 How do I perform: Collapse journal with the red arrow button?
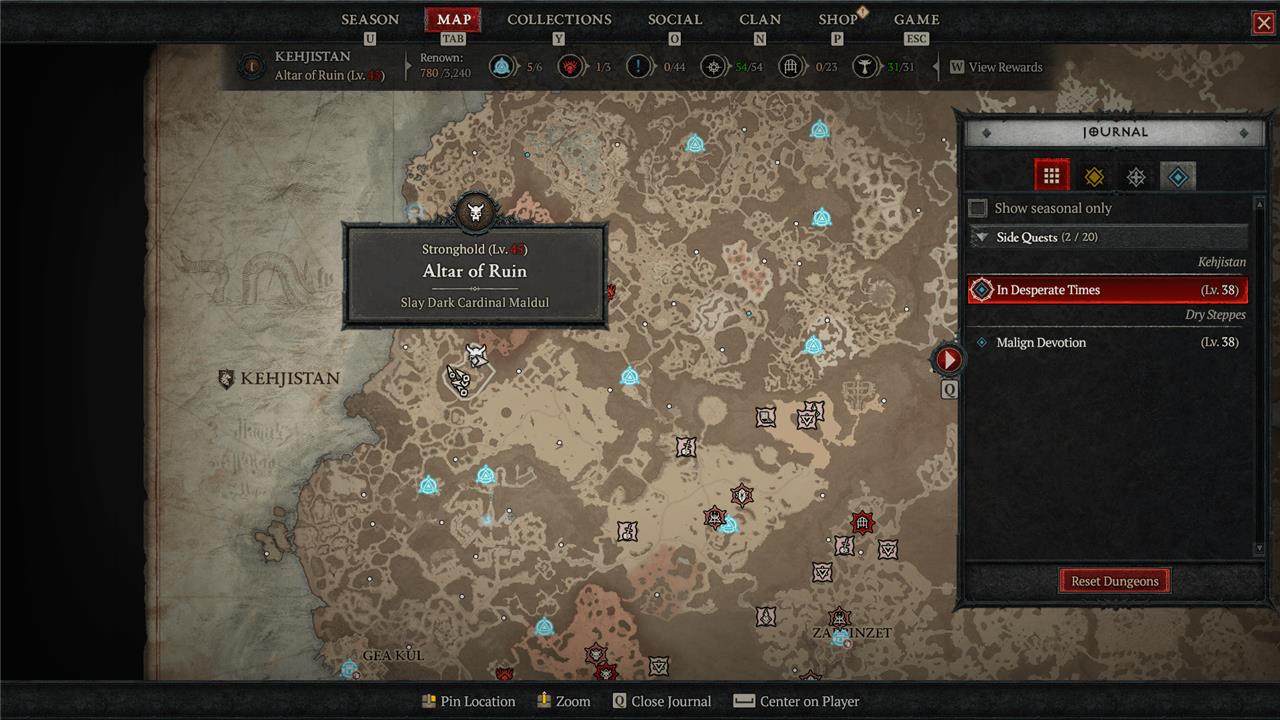point(948,359)
